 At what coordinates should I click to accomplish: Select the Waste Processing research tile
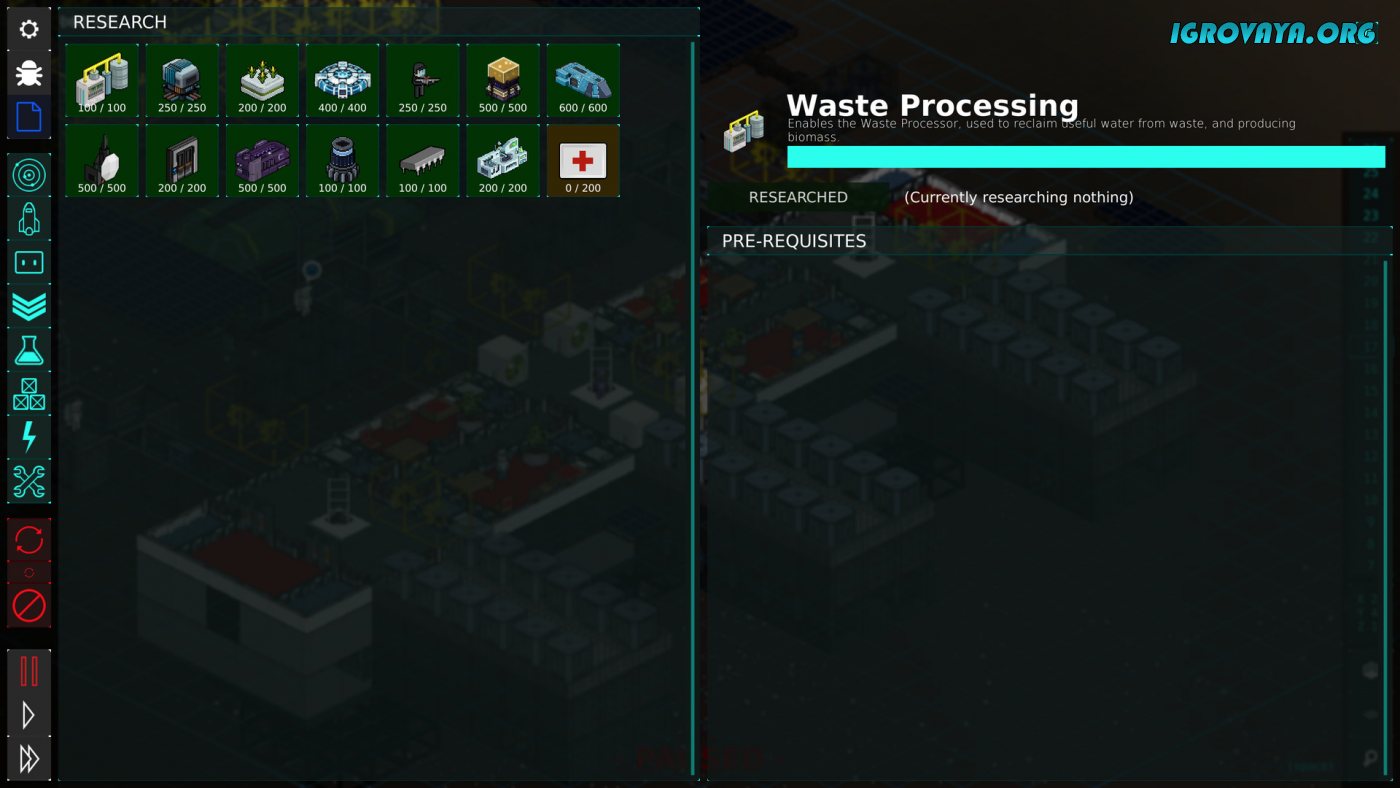[x=102, y=81]
